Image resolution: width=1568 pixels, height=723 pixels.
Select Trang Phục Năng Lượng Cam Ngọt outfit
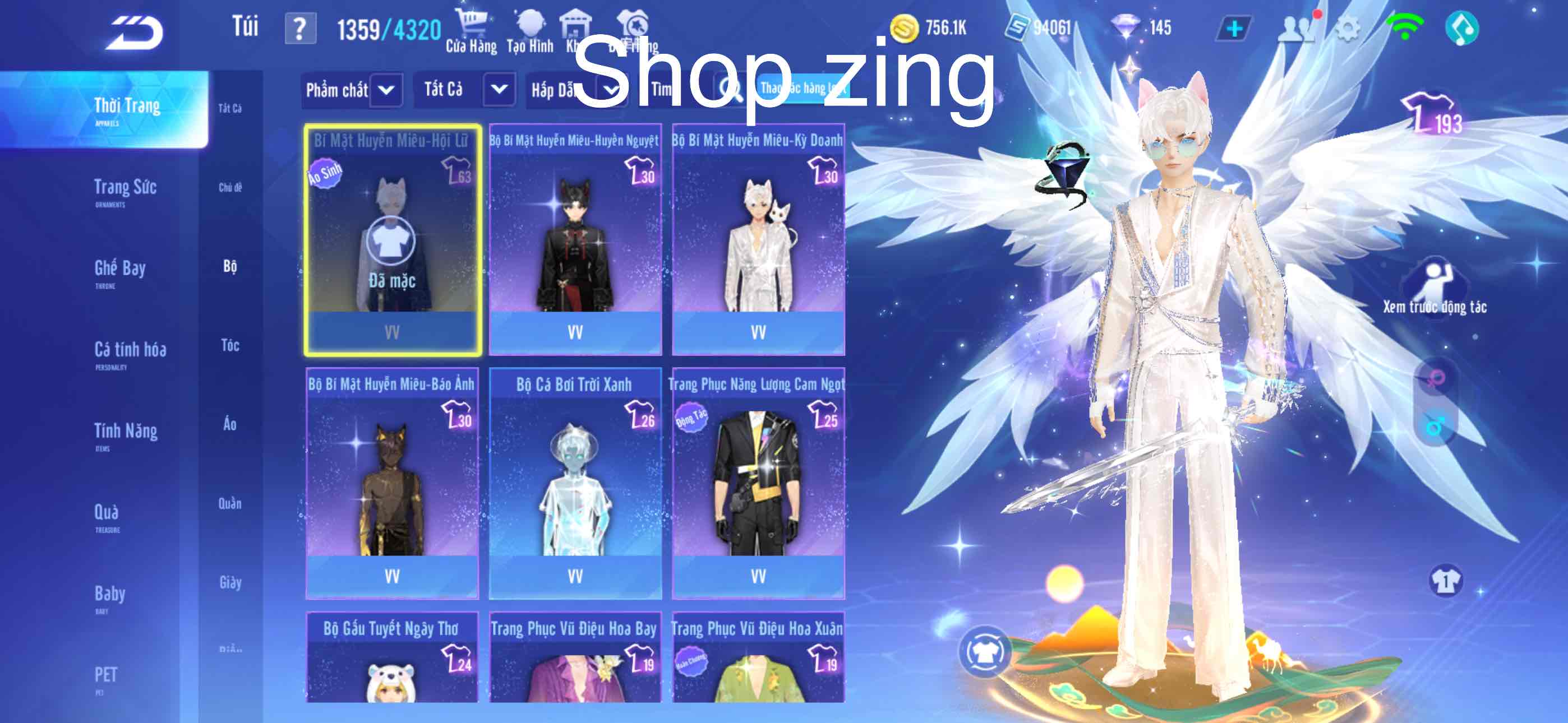(x=758, y=484)
